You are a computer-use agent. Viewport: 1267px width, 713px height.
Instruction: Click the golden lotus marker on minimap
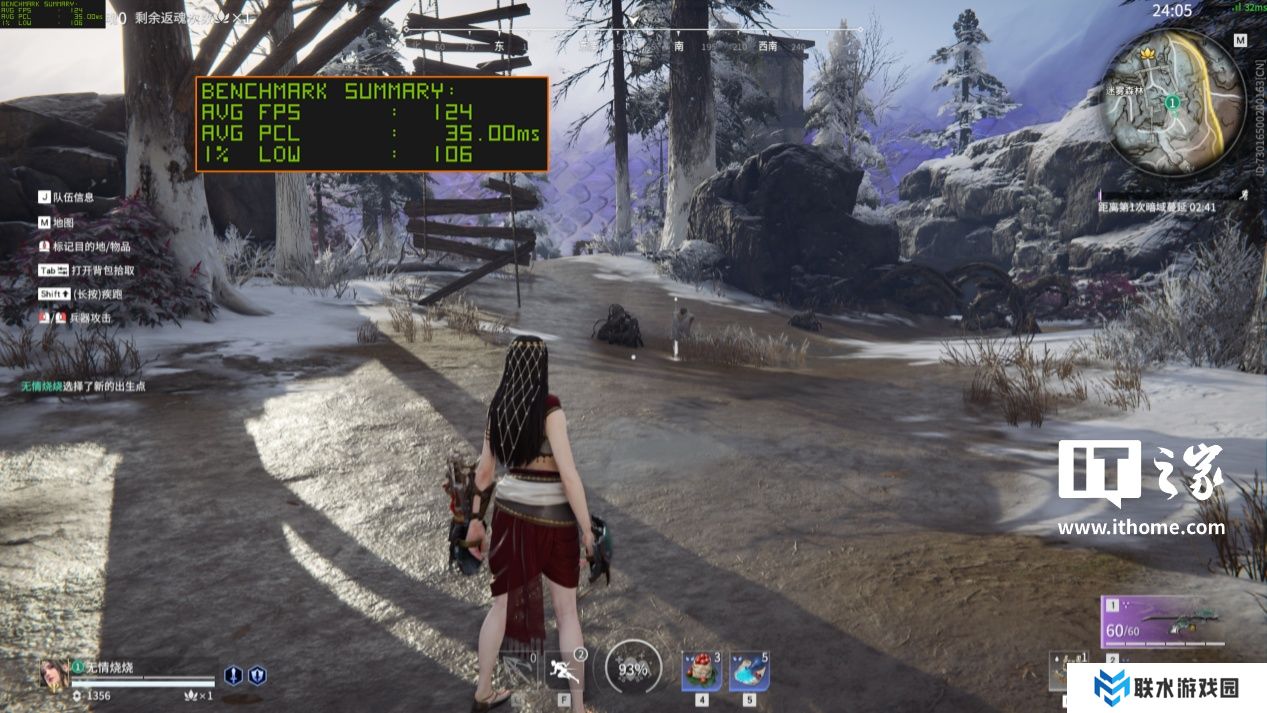click(x=1148, y=52)
